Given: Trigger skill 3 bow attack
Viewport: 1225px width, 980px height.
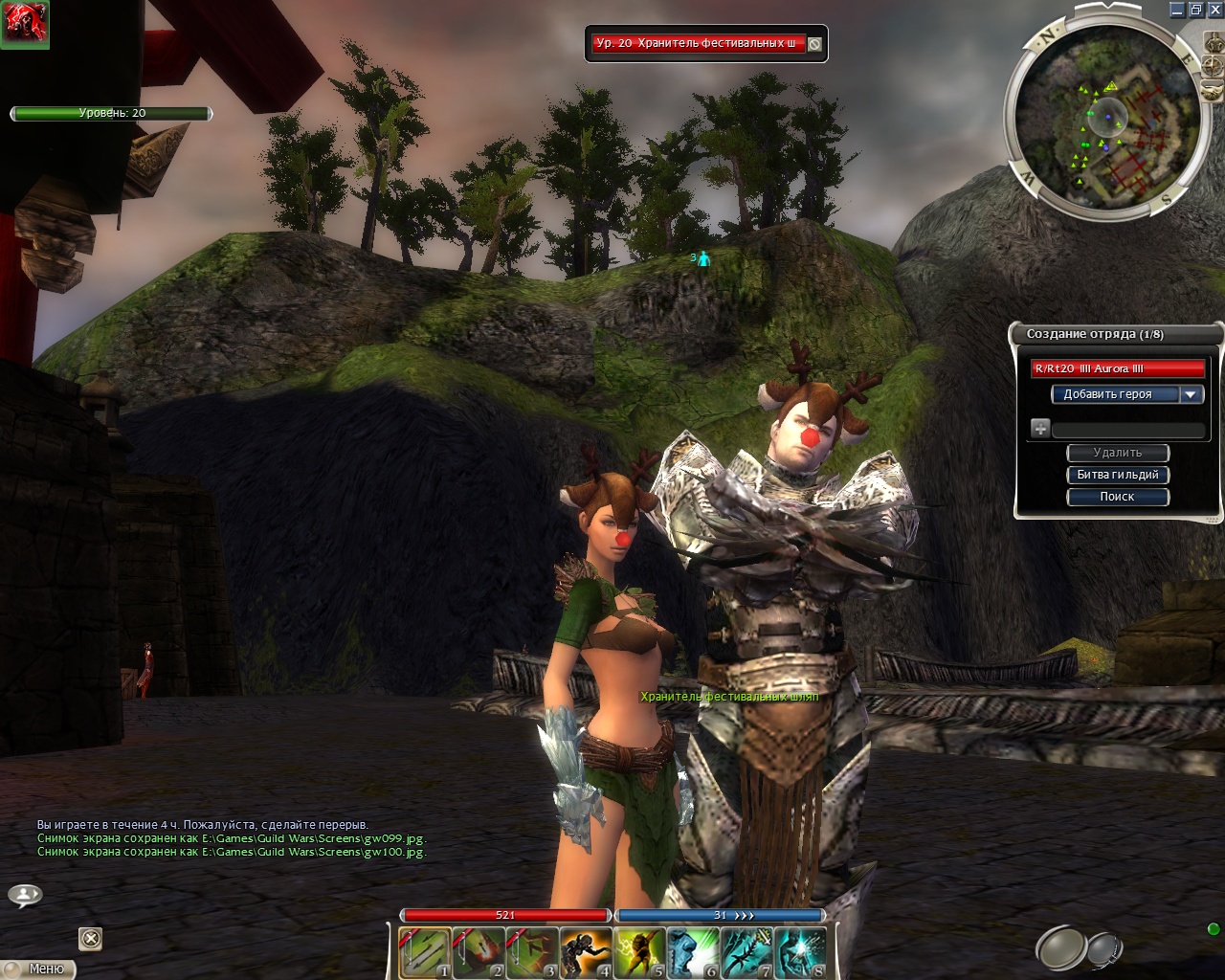Looking at the screenshot, I should [x=532, y=952].
